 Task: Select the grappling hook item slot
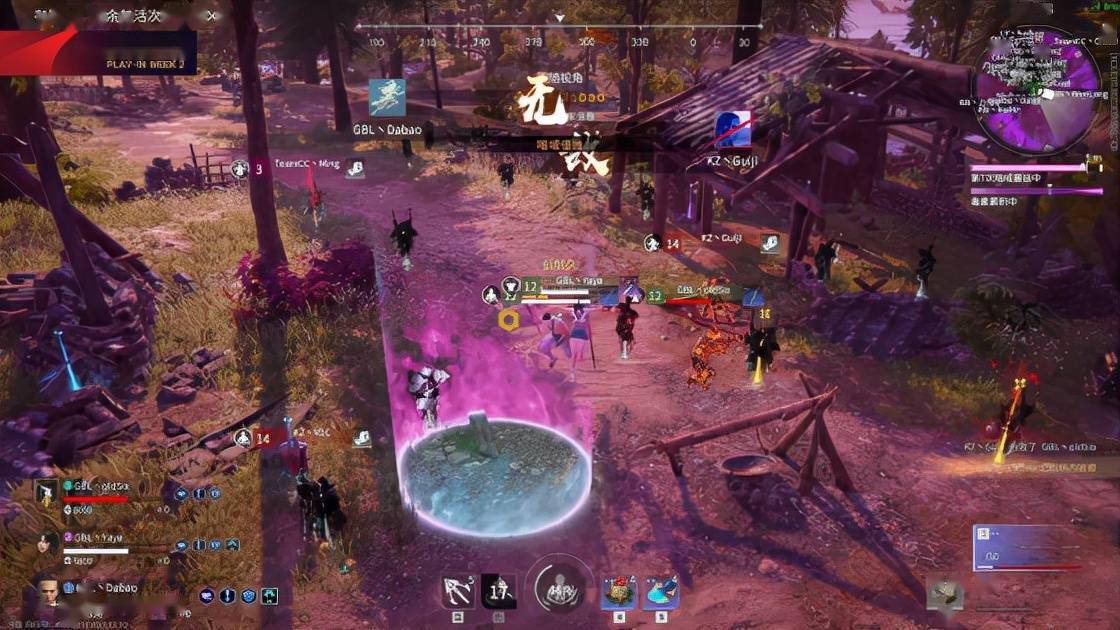point(458,591)
